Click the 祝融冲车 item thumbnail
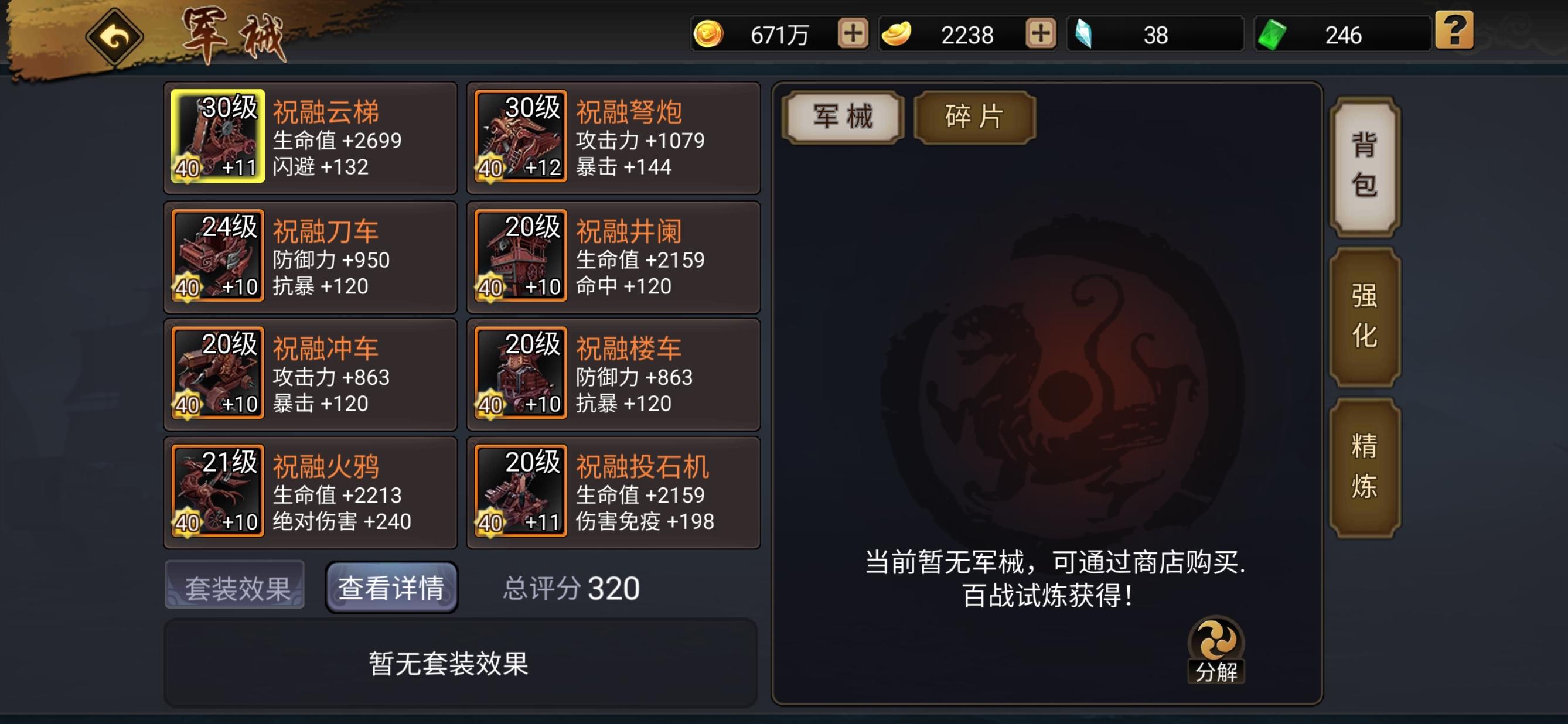 217,375
